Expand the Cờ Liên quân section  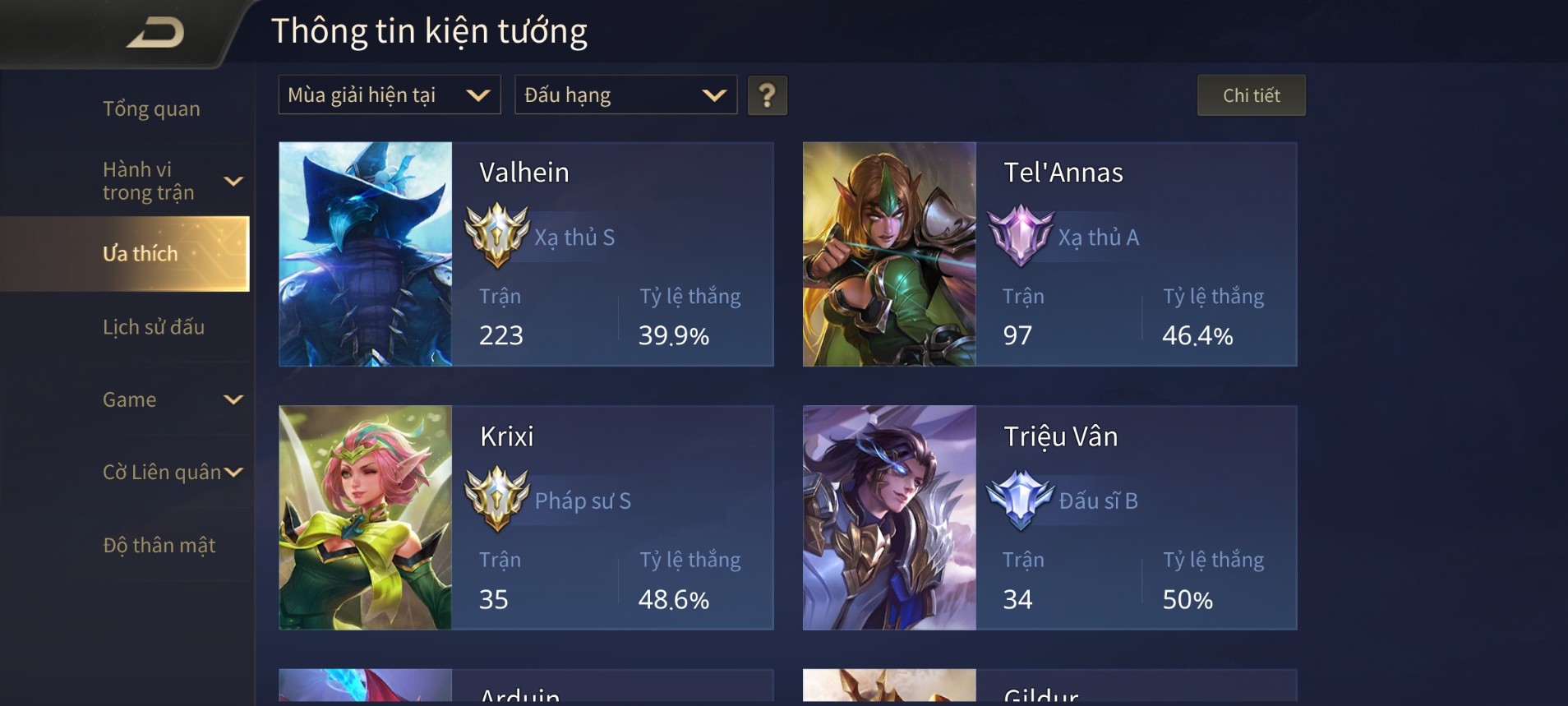173,472
